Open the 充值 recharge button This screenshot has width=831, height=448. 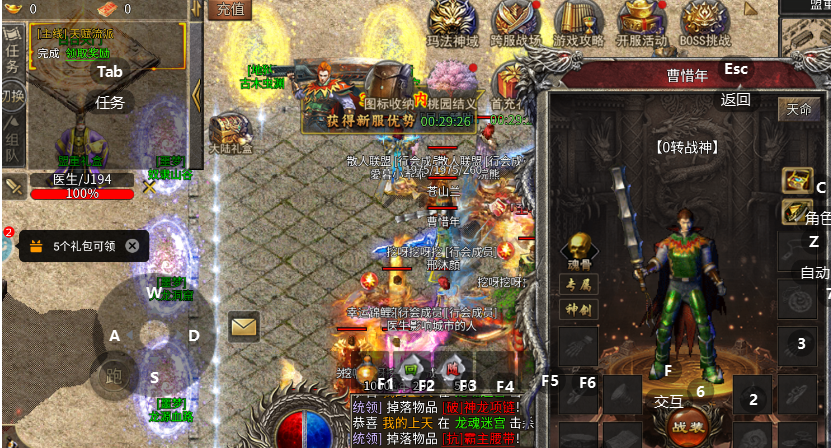tap(230, 10)
